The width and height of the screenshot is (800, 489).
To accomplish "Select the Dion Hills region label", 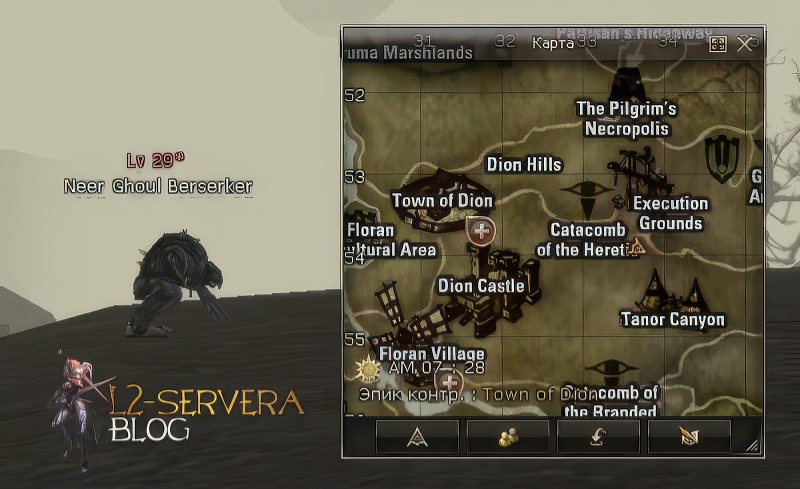I will (x=524, y=164).
